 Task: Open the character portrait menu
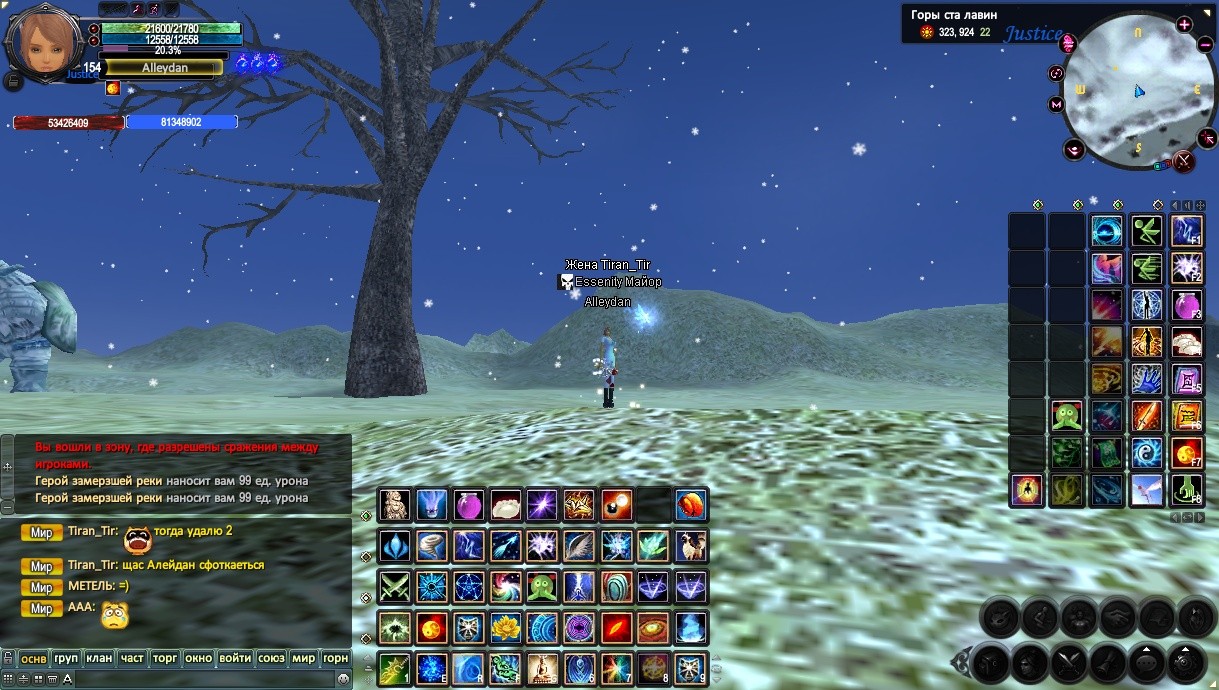point(42,41)
